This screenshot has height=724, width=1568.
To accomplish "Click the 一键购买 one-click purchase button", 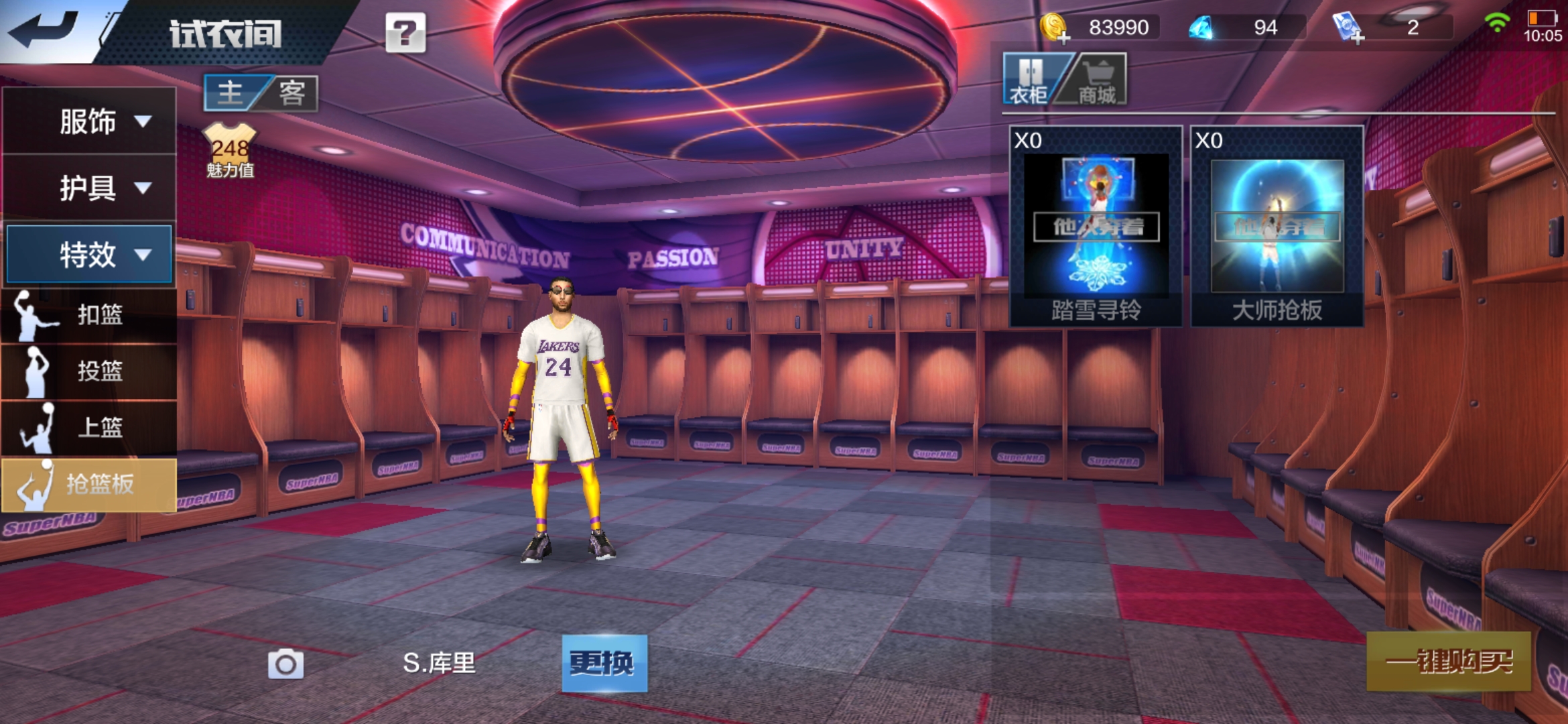I will (1449, 662).
